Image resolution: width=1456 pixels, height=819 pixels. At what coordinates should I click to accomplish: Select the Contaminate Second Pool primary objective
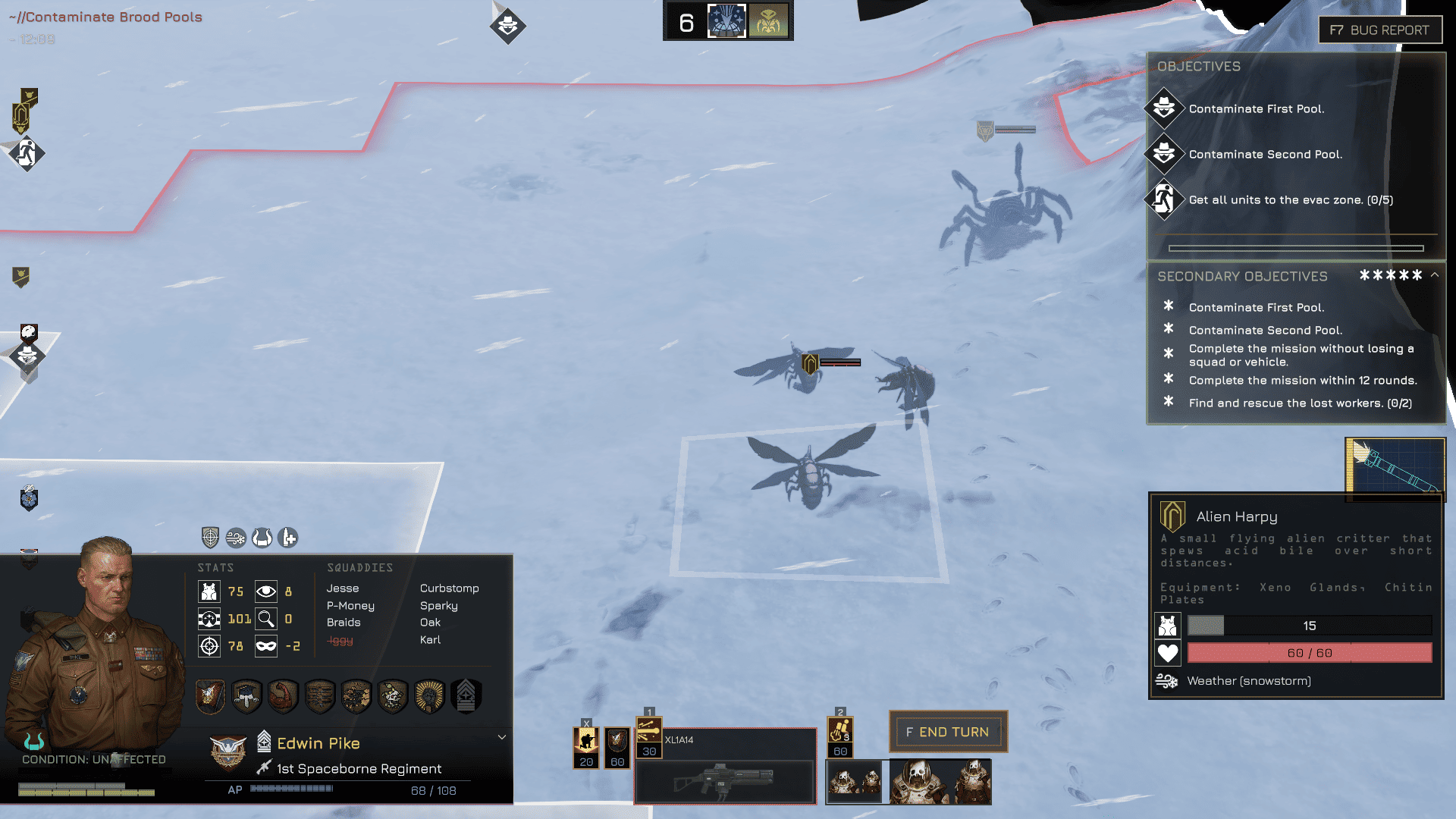pos(1265,155)
